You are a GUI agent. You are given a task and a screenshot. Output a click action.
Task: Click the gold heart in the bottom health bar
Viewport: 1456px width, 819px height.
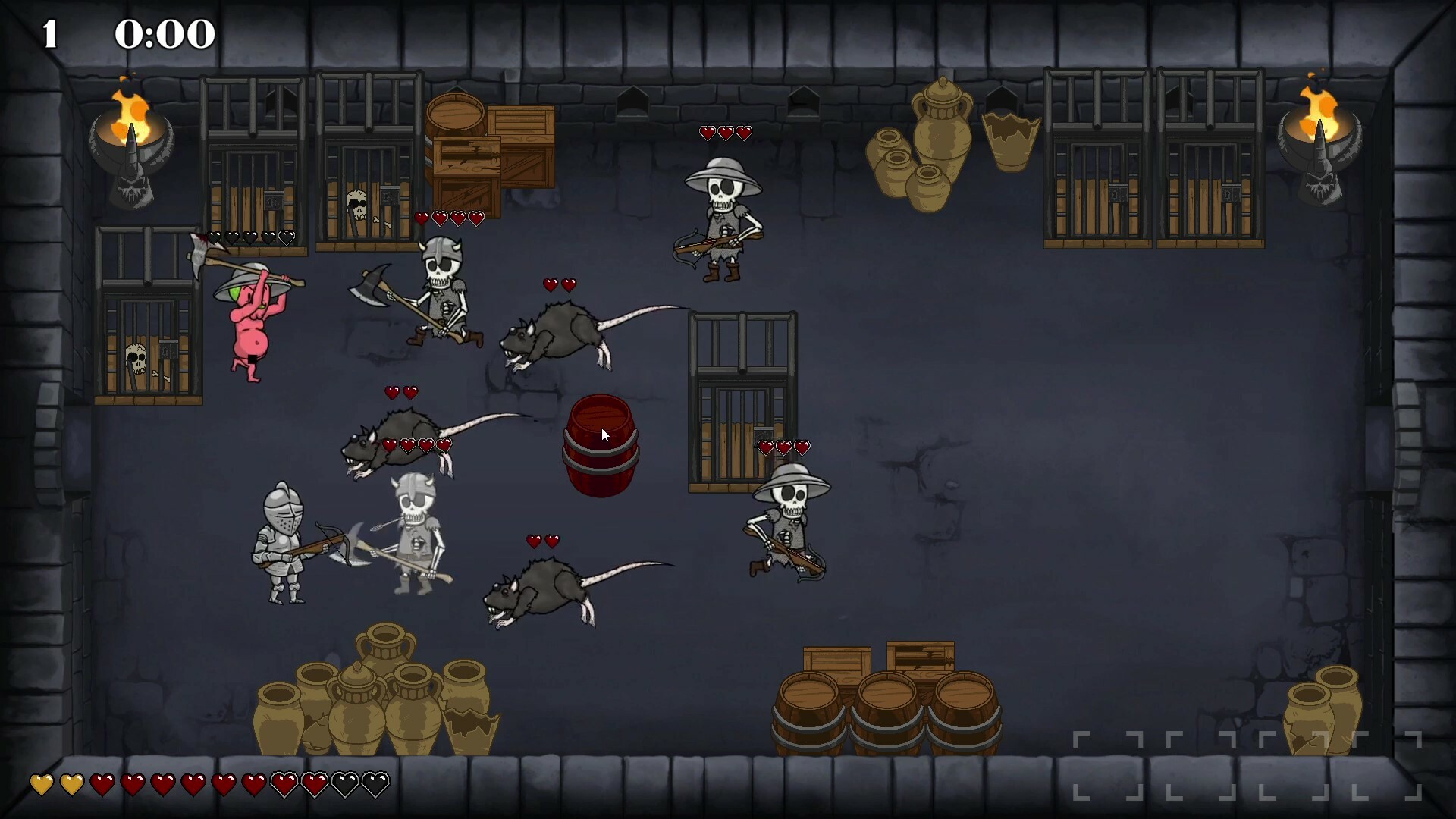(42, 786)
